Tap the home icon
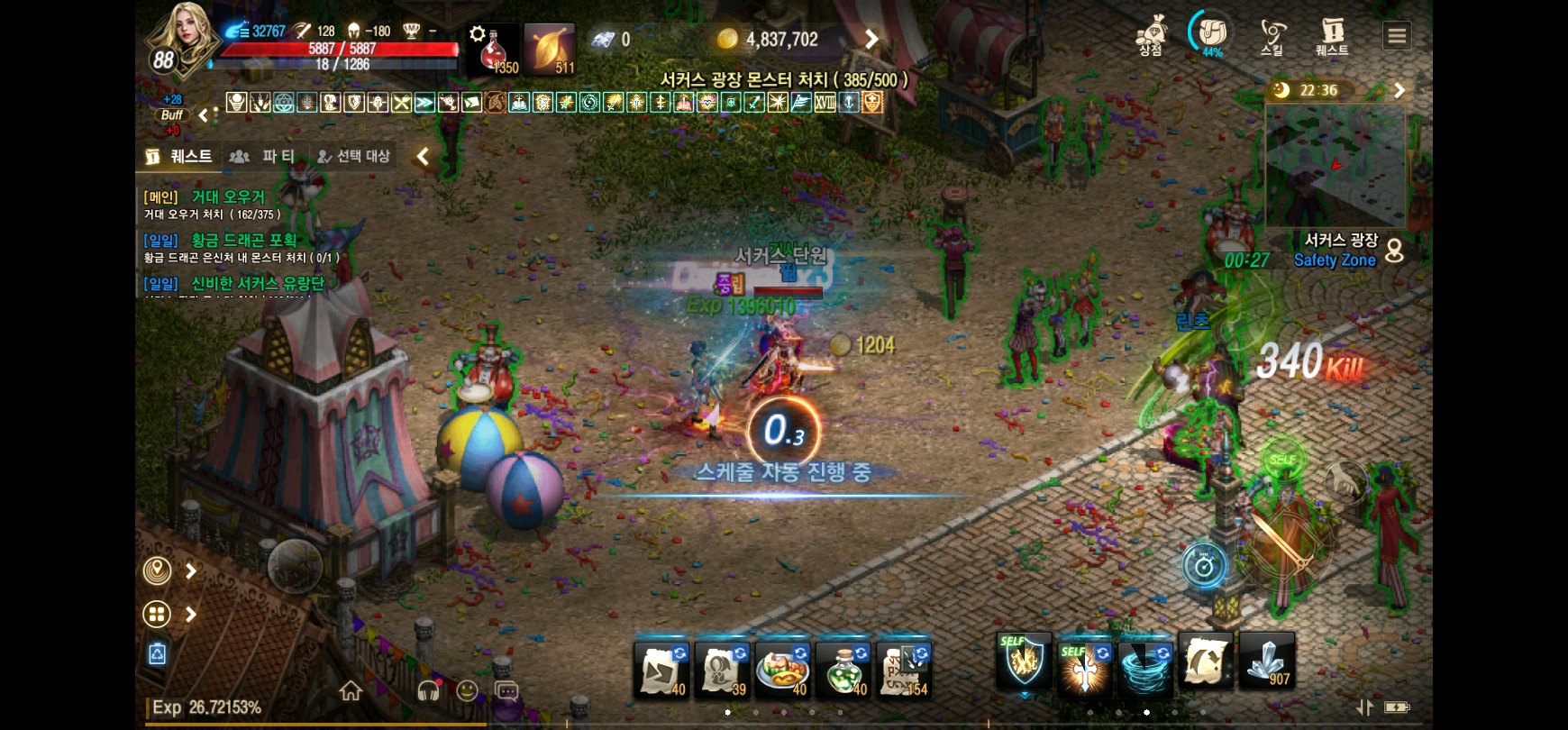 (x=351, y=690)
